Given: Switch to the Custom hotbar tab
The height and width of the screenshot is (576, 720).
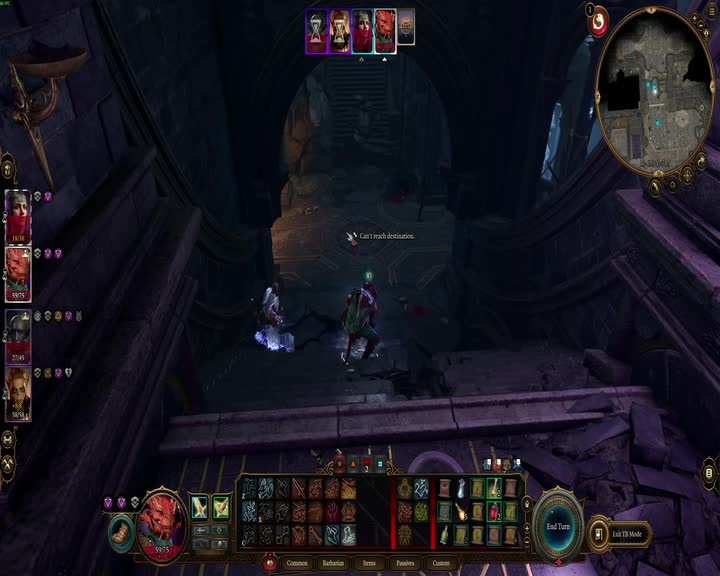Looking at the screenshot, I should pyautogui.click(x=442, y=564).
